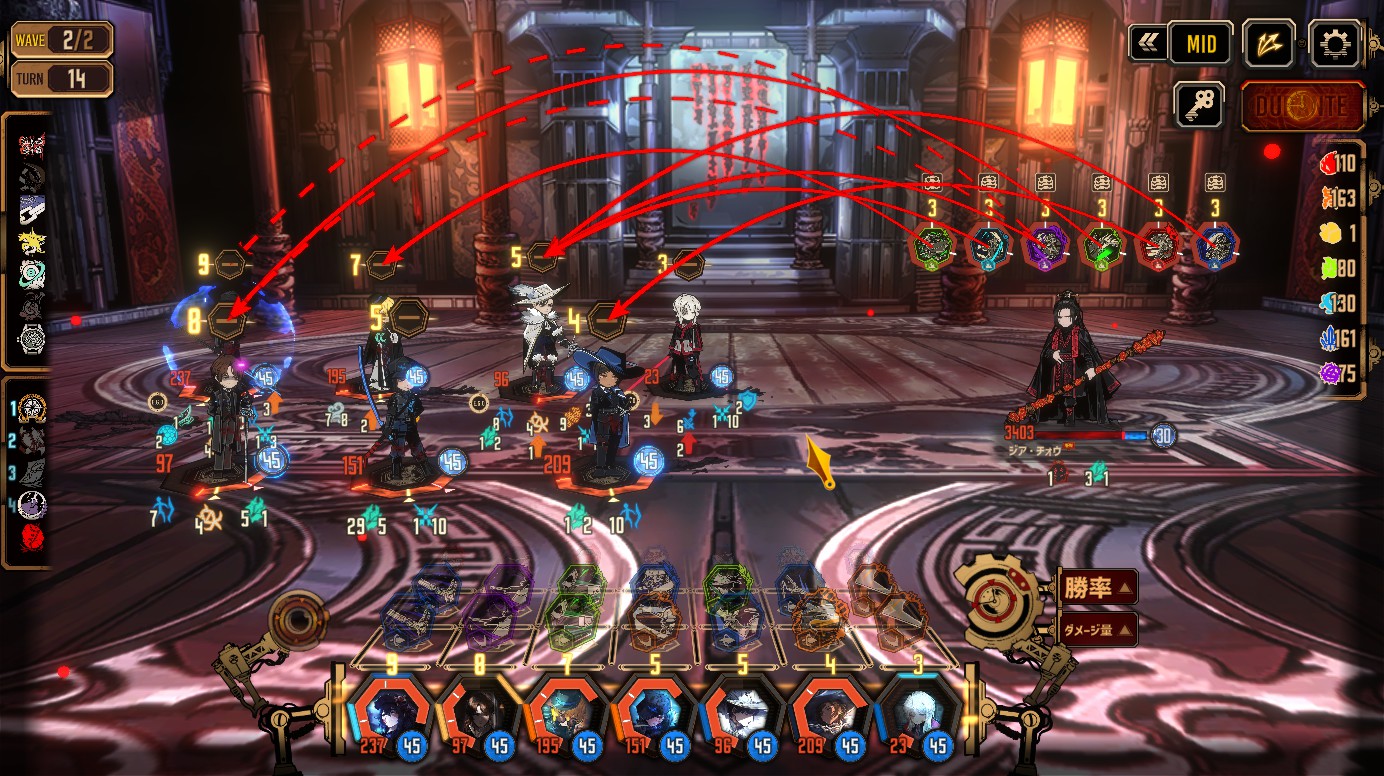Toggle the MID battle speed button

coord(1200,44)
